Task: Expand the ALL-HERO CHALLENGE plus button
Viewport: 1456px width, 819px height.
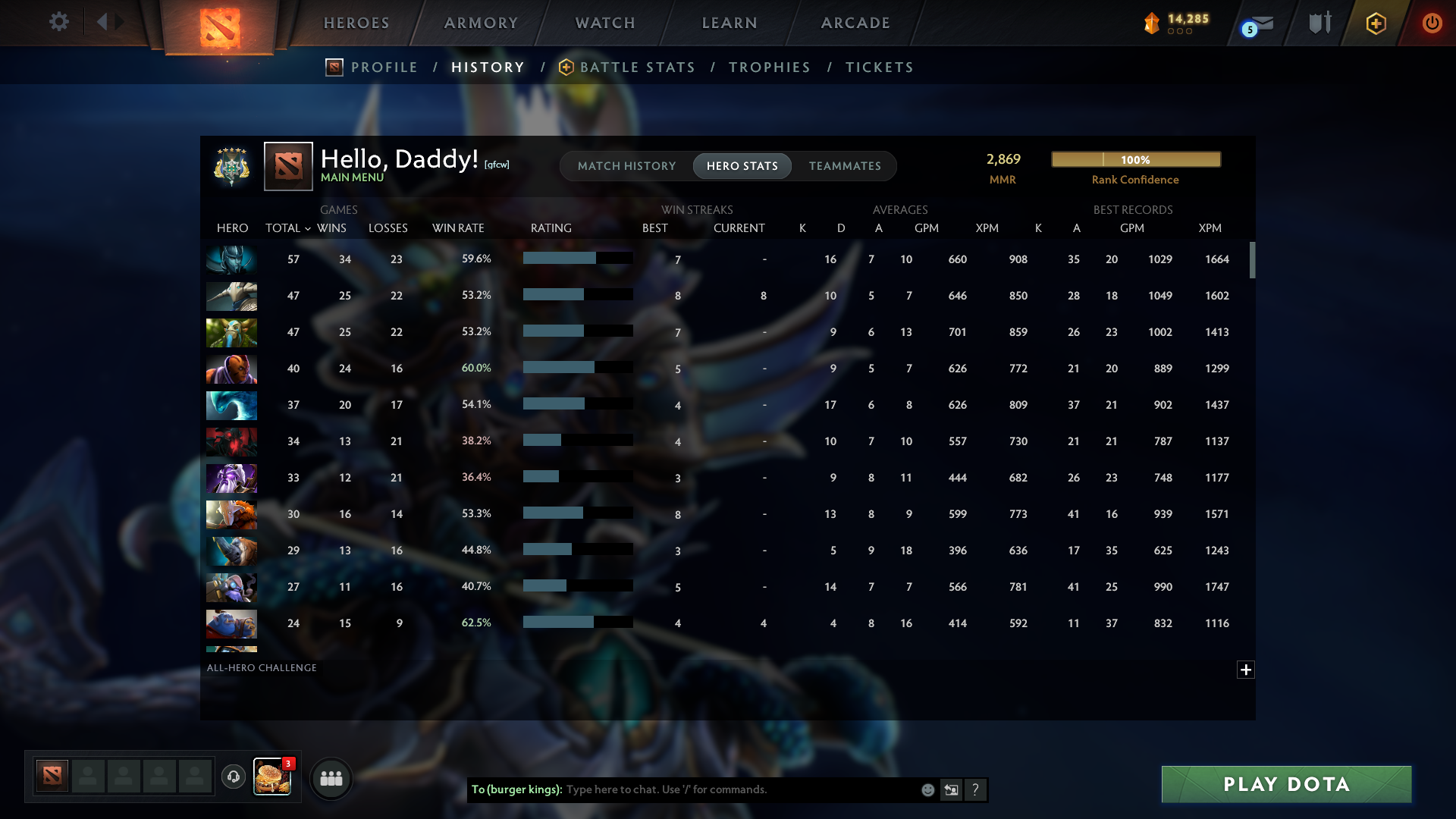Action: tap(1246, 670)
